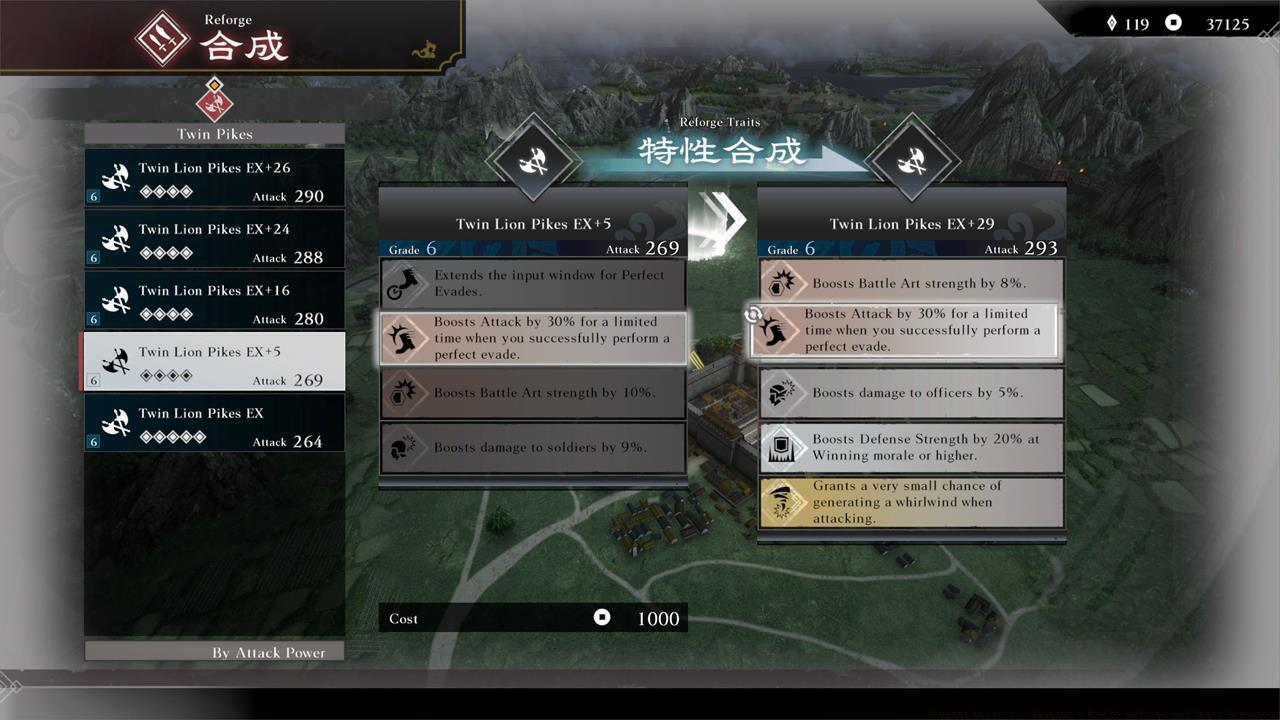This screenshot has height=720, width=1280.
Task: Highlight the Attack boost trait on the source weapon
Action: click(533, 338)
